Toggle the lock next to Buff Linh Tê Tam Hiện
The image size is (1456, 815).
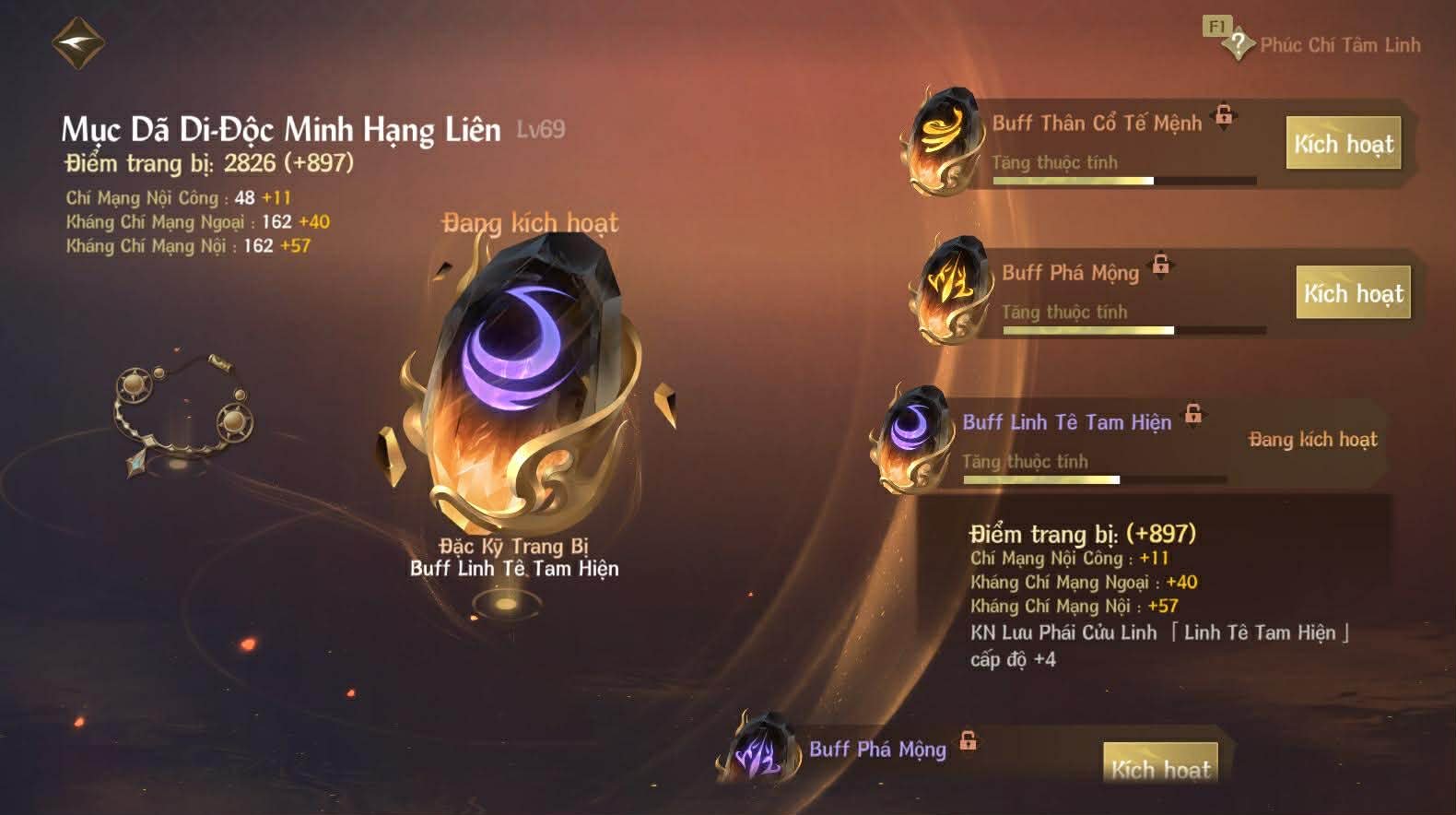(x=1193, y=413)
